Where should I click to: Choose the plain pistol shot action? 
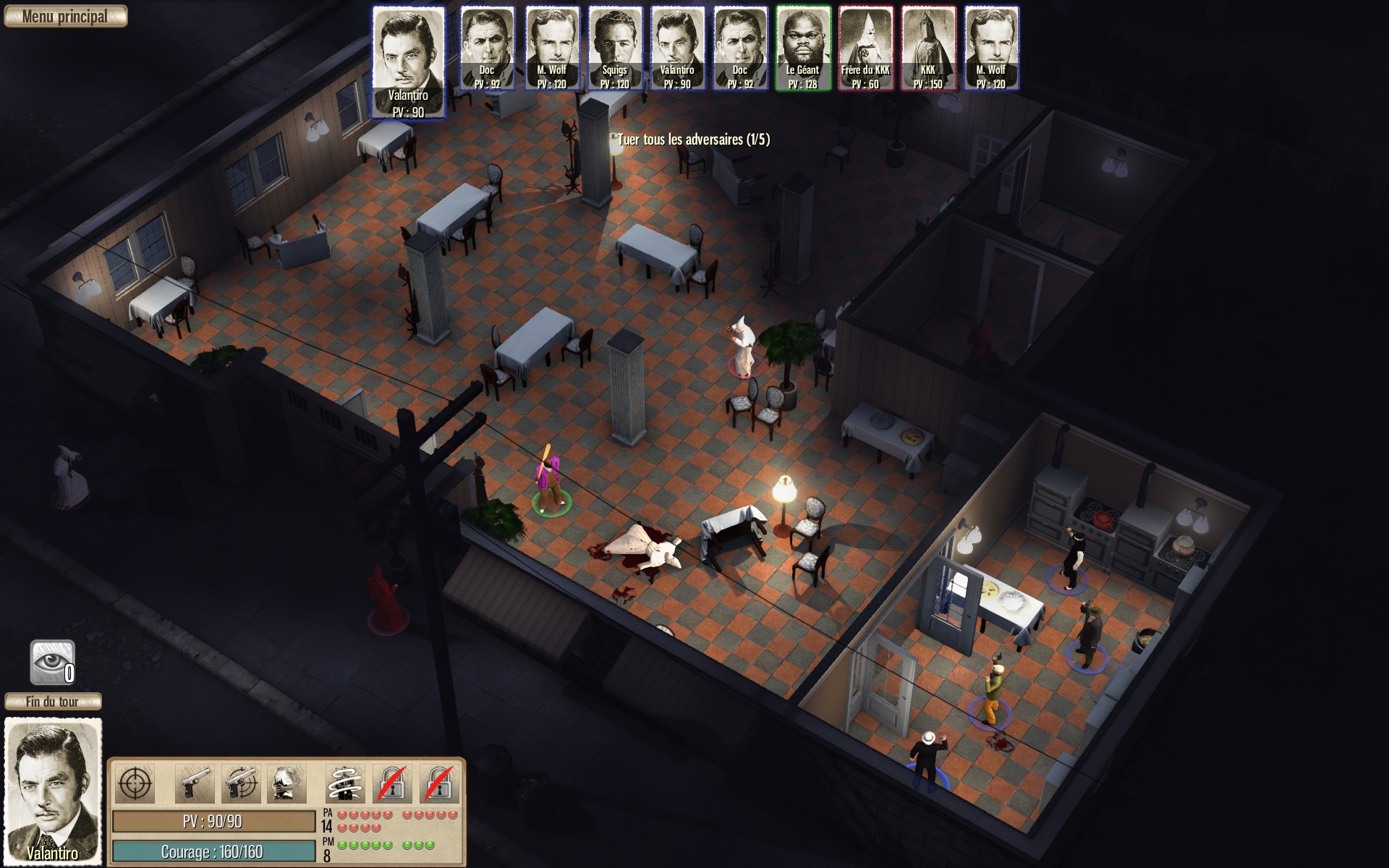[x=193, y=784]
